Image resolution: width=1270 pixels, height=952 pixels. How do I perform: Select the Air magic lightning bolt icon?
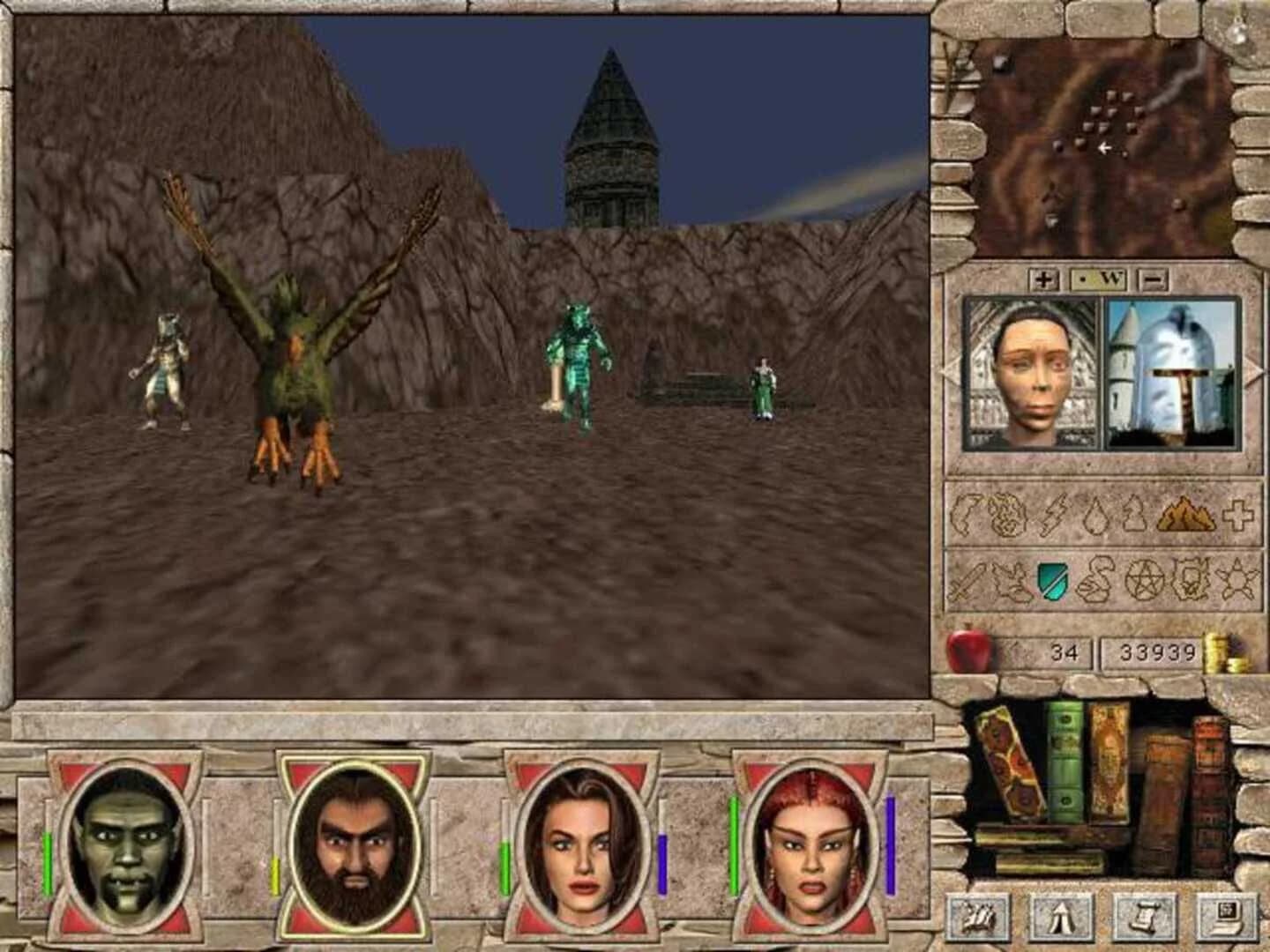[1055, 514]
